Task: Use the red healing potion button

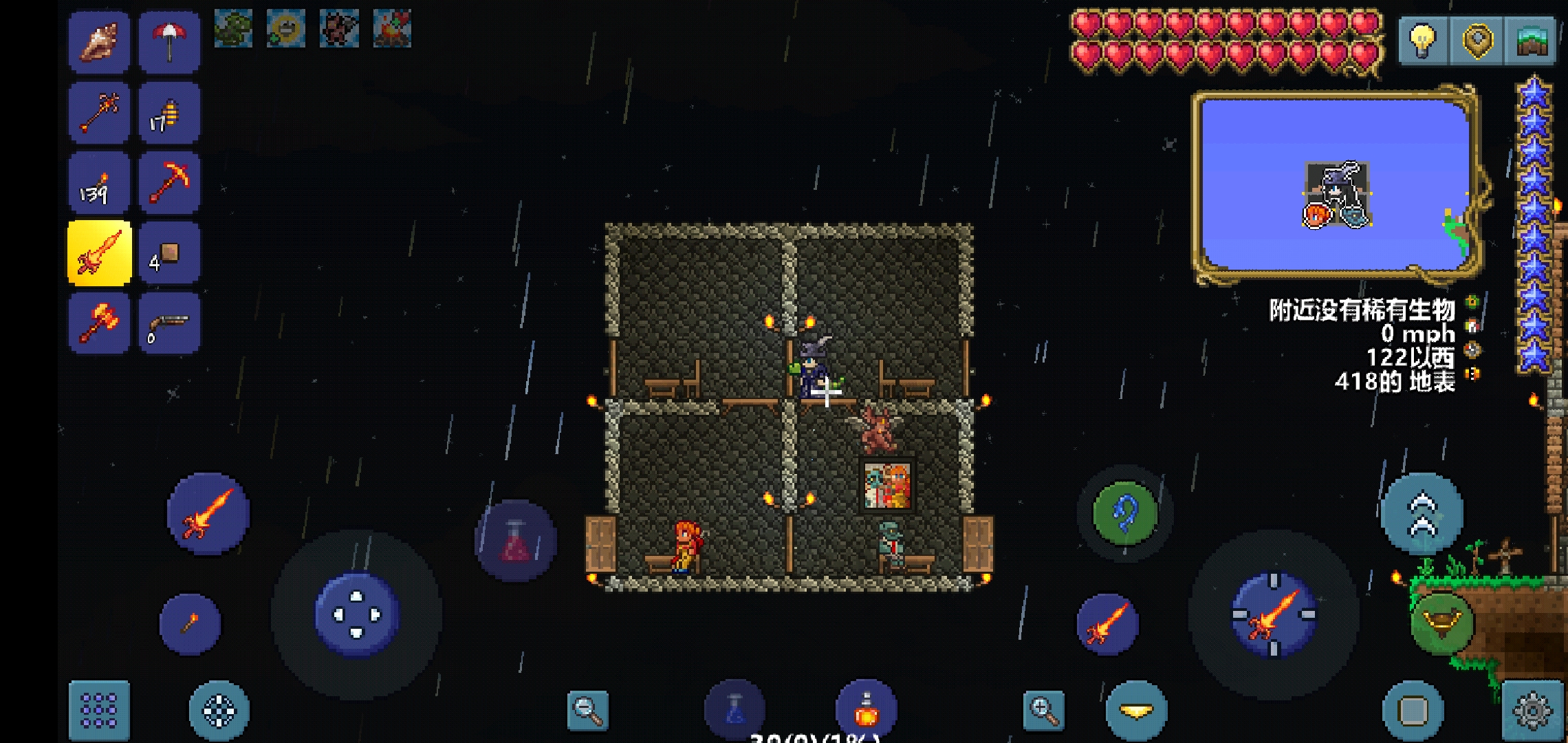Action: [x=516, y=541]
